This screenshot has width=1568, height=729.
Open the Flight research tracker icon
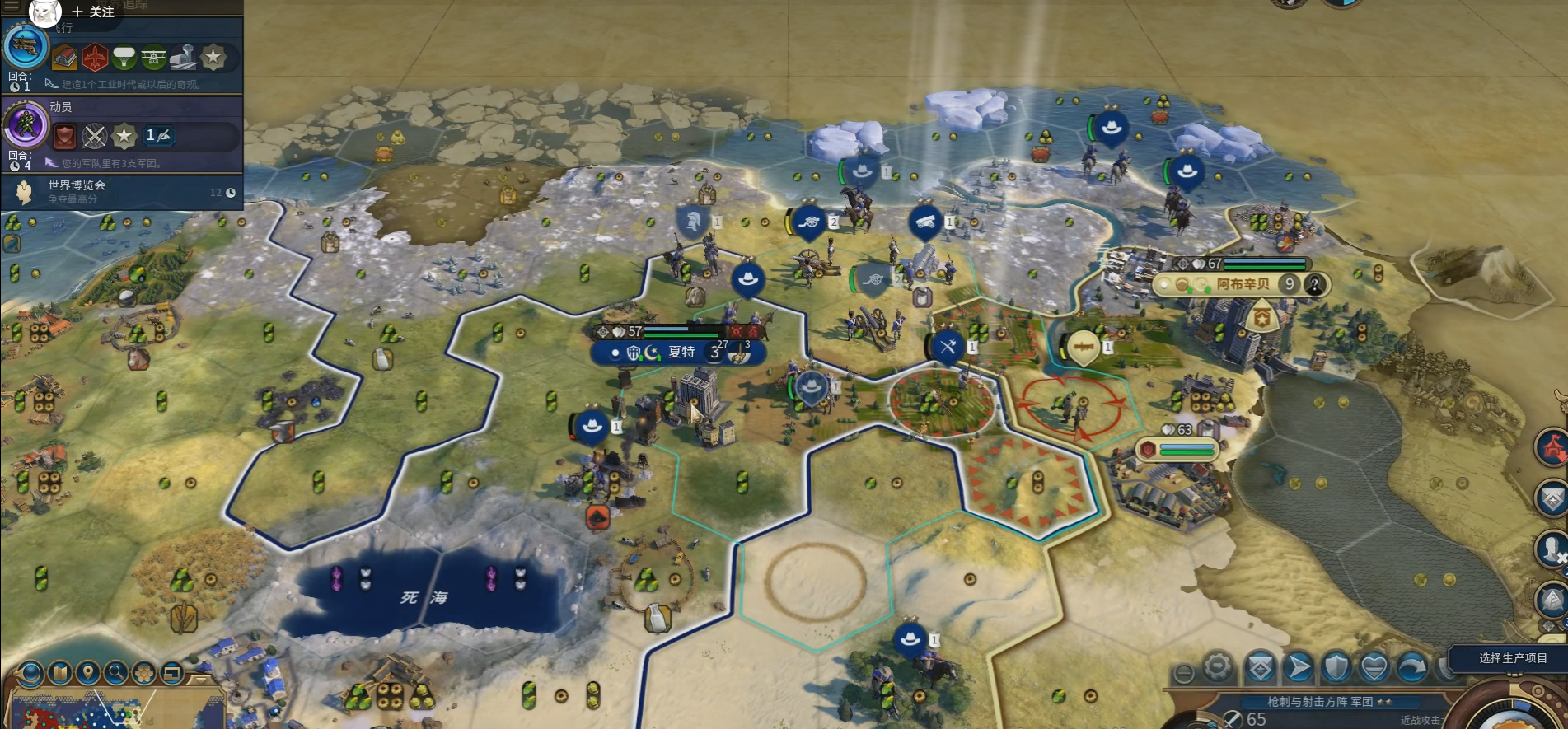click(x=25, y=47)
